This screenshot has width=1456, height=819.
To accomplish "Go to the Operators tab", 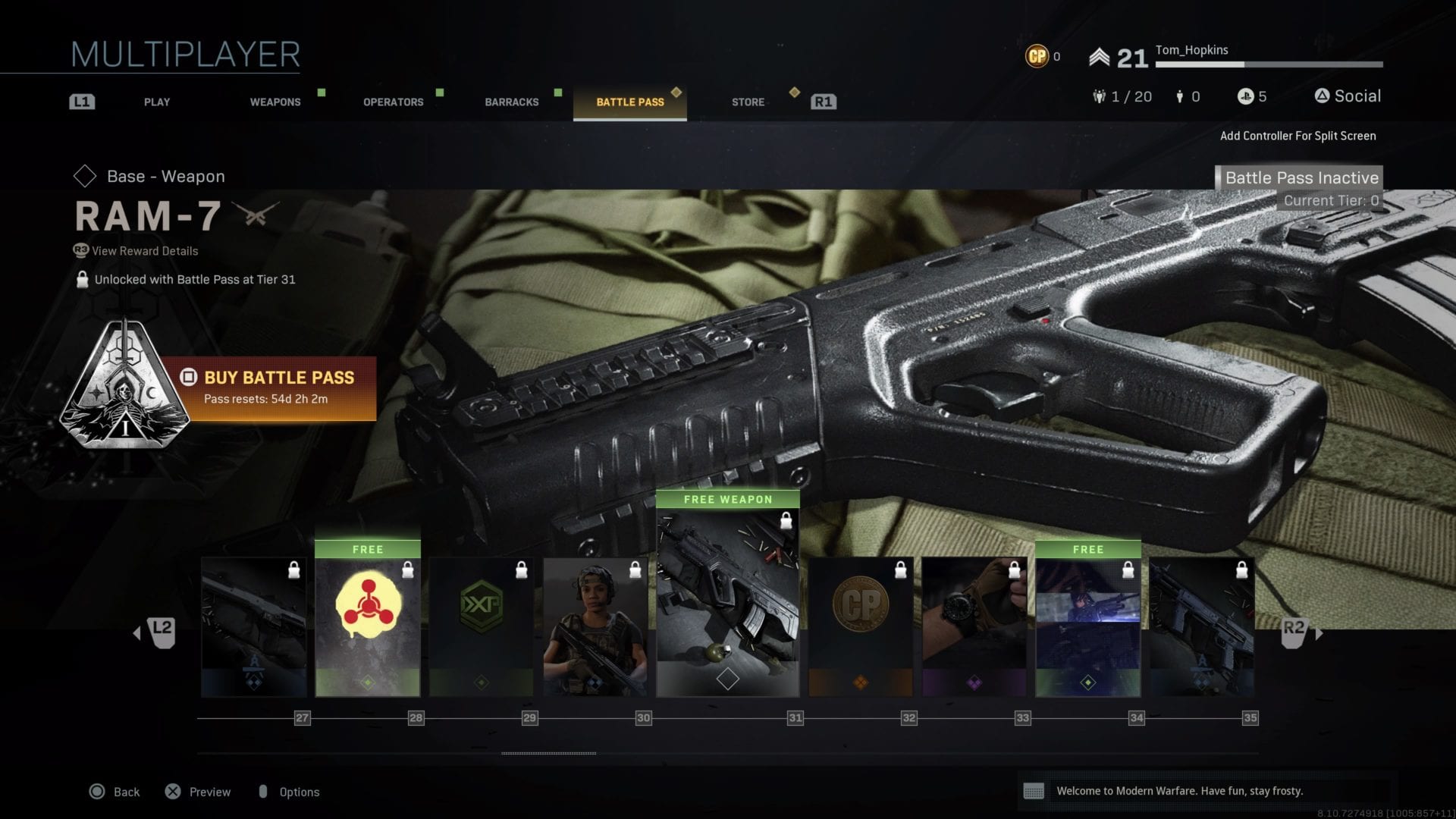I will (393, 102).
